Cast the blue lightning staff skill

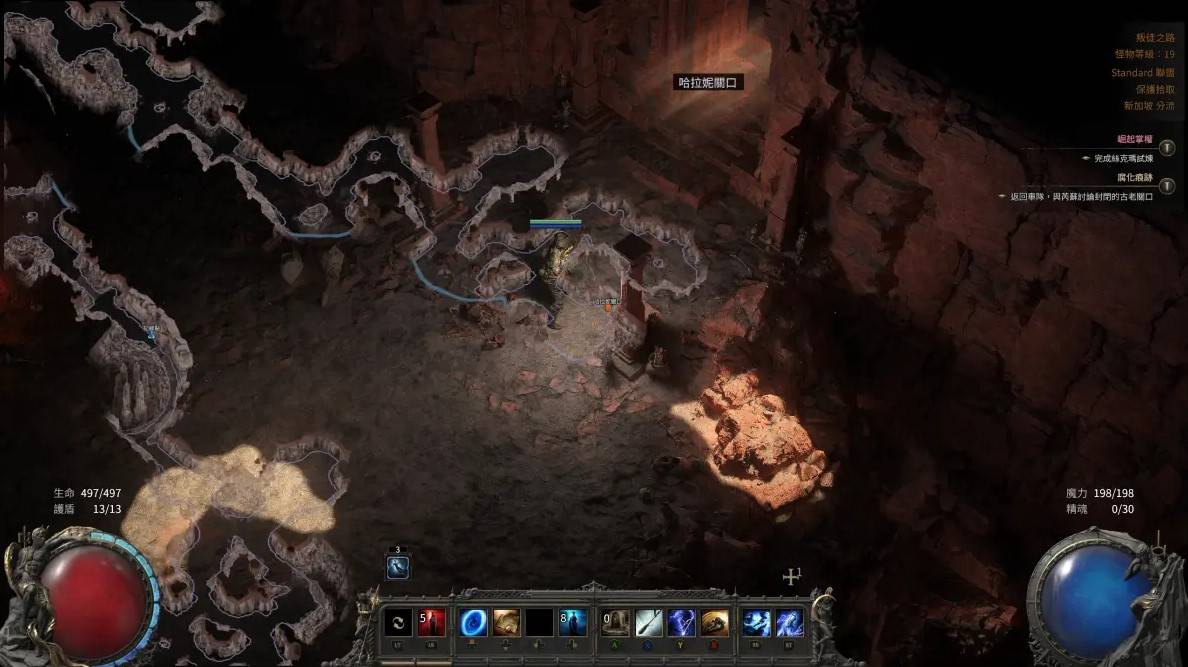682,623
